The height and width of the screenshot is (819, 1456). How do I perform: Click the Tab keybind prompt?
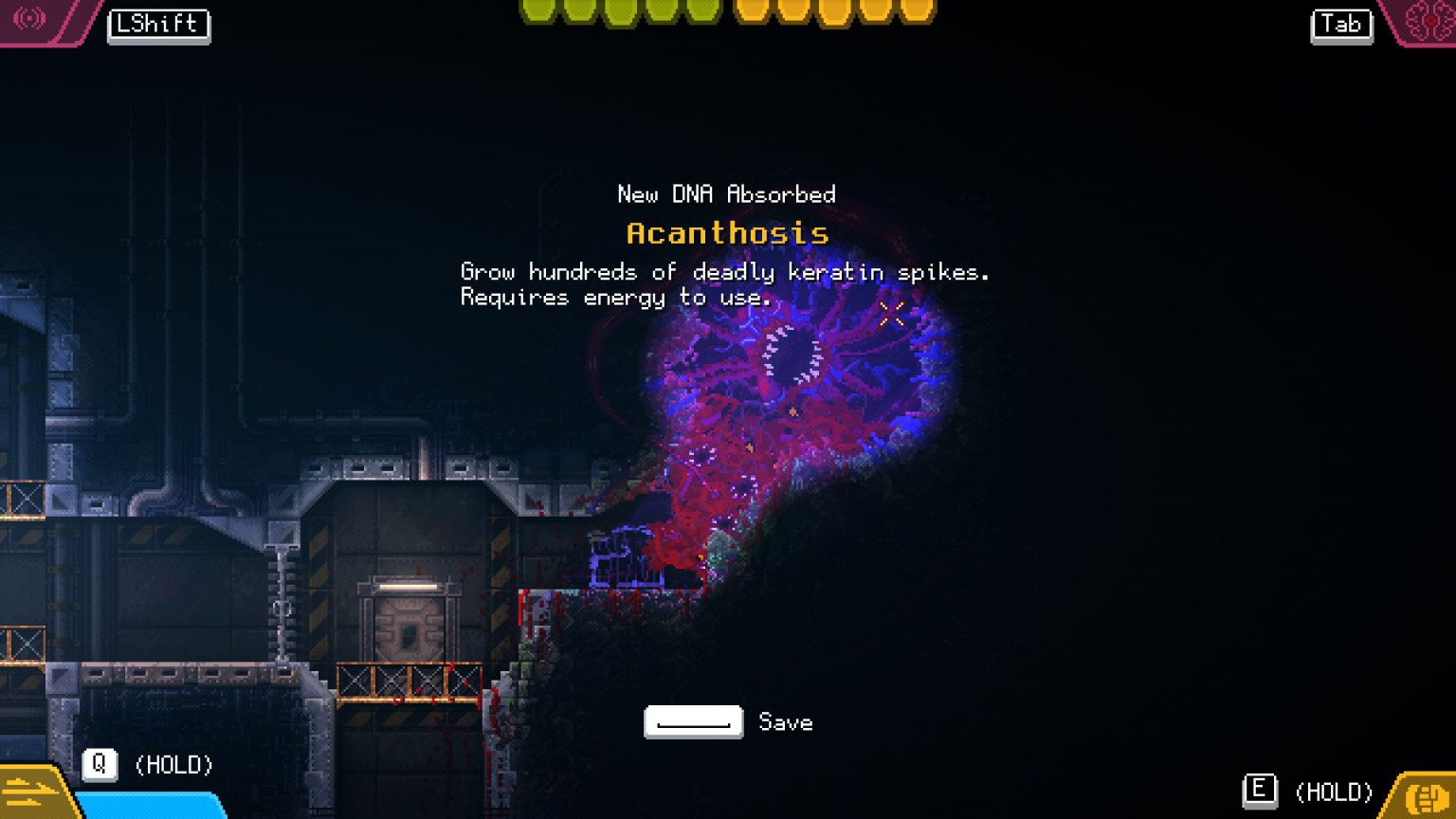(1341, 26)
